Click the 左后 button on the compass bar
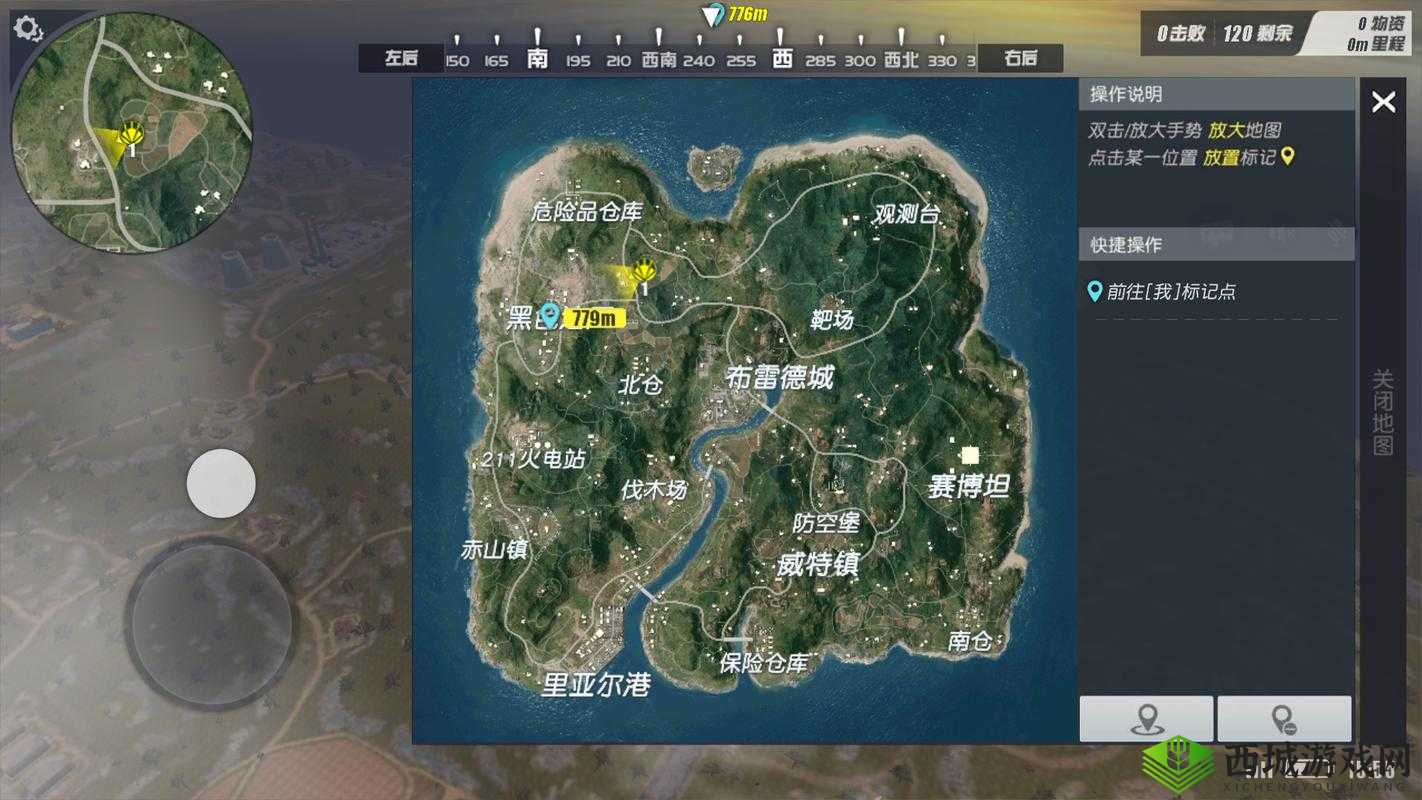The width and height of the screenshot is (1422, 800). coord(400,58)
